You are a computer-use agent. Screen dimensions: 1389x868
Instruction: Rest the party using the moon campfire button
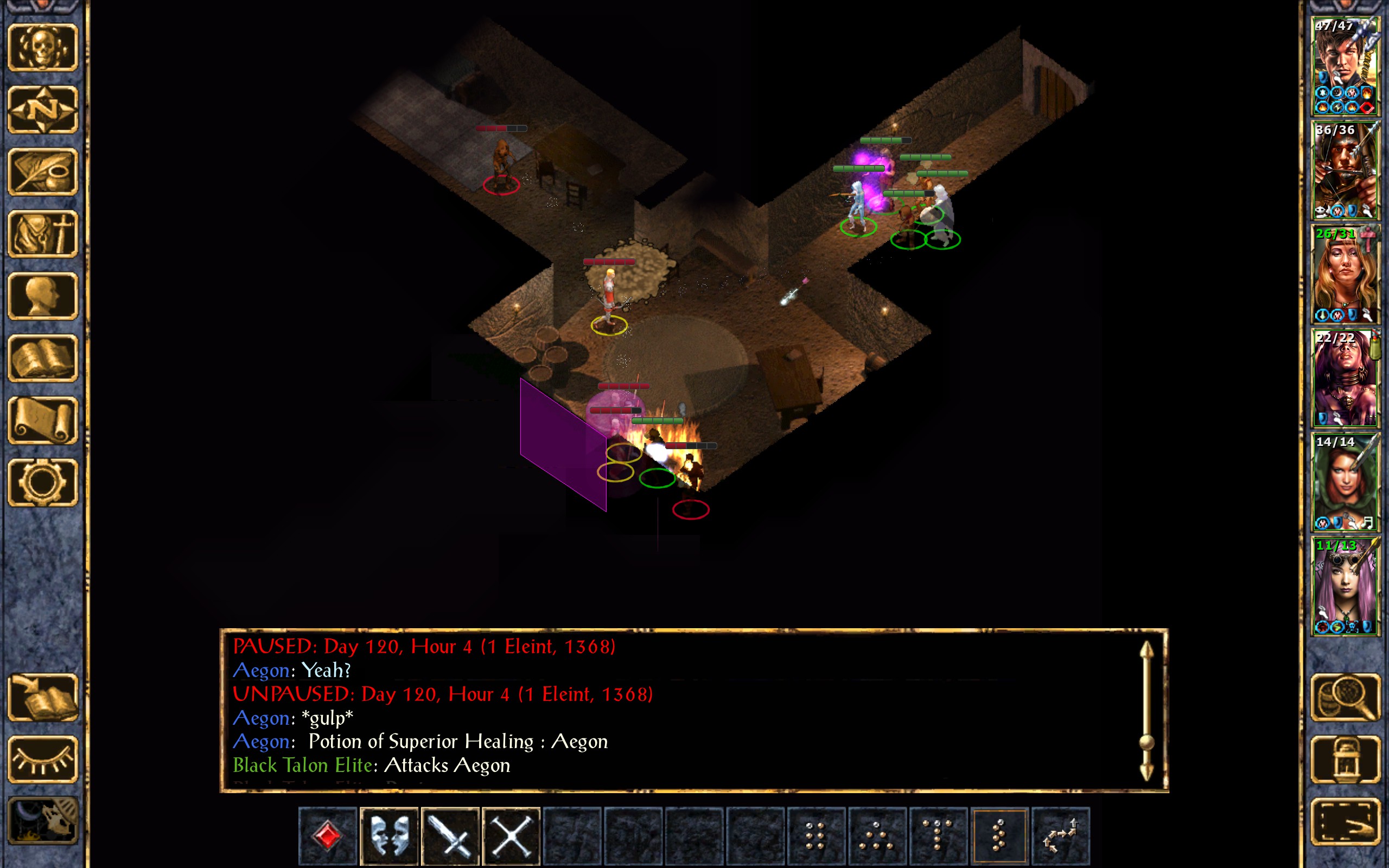pyautogui.click(x=43, y=821)
